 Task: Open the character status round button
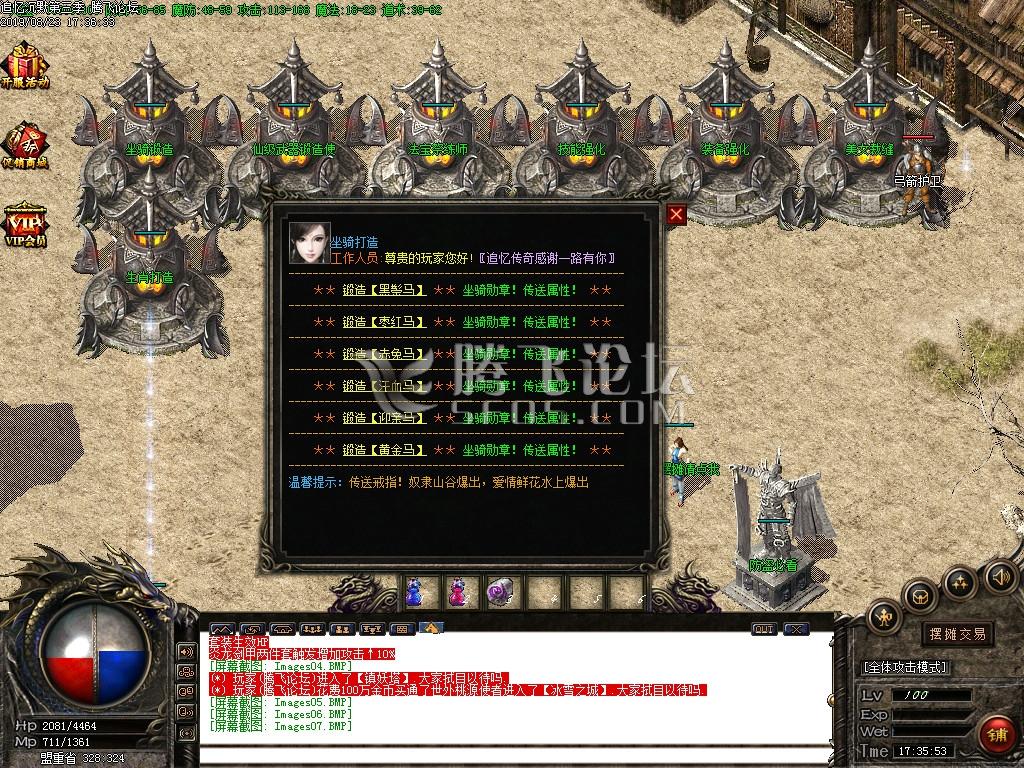[x=884, y=616]
